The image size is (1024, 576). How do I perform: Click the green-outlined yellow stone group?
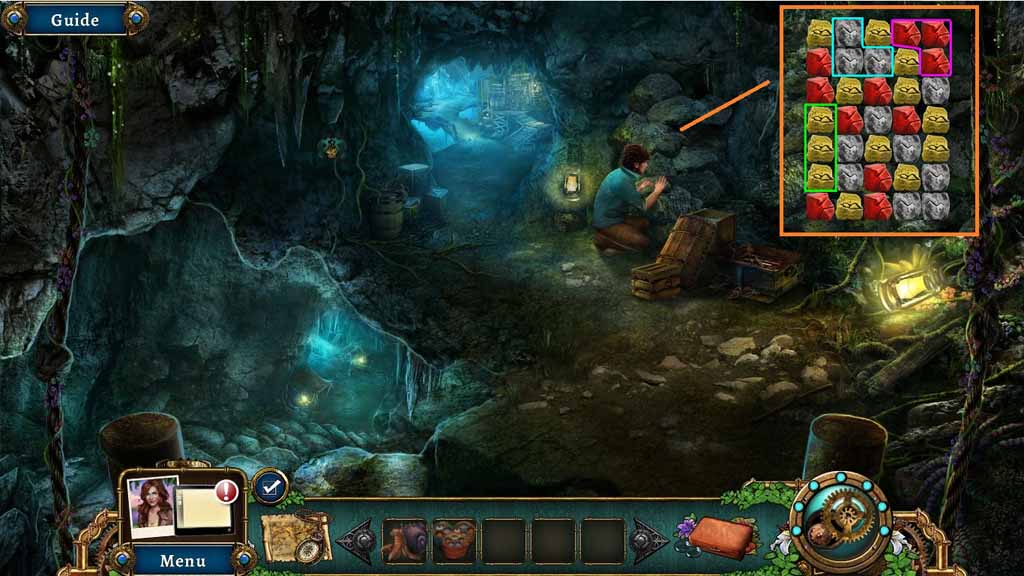pyautogui.click(x=820, y=148)
